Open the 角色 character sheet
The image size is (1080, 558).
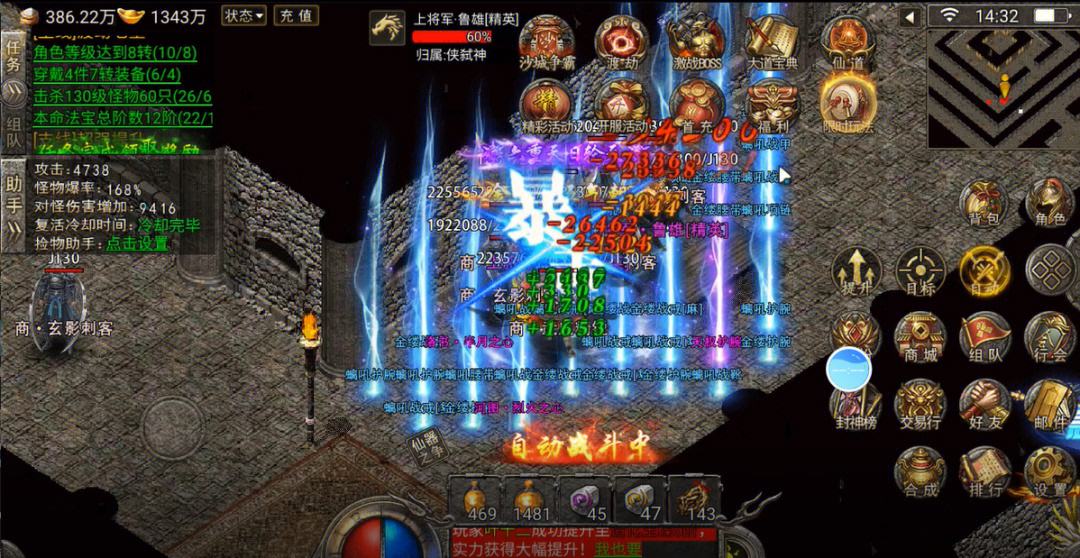point(1050,203)
